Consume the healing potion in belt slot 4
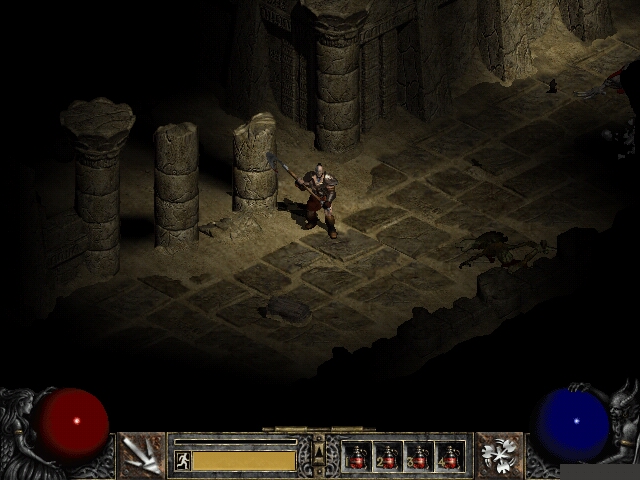This screenshot has width=640, height=480. tap(450, 457)
